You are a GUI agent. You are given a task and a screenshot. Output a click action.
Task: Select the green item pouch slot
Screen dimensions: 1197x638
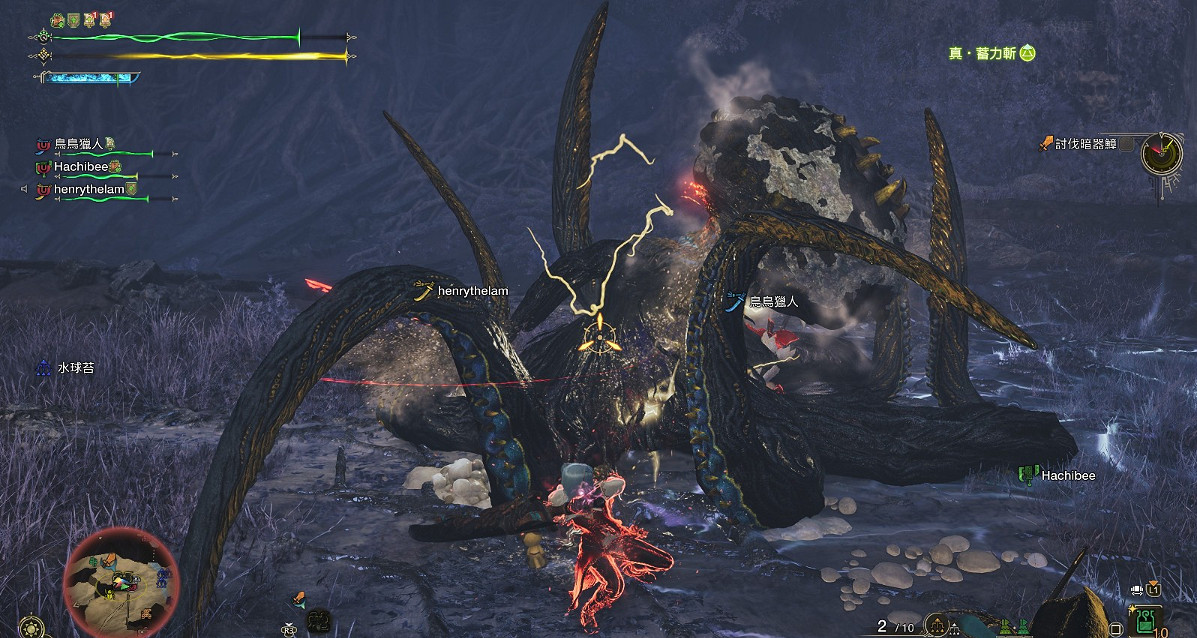pos(1145,625)
